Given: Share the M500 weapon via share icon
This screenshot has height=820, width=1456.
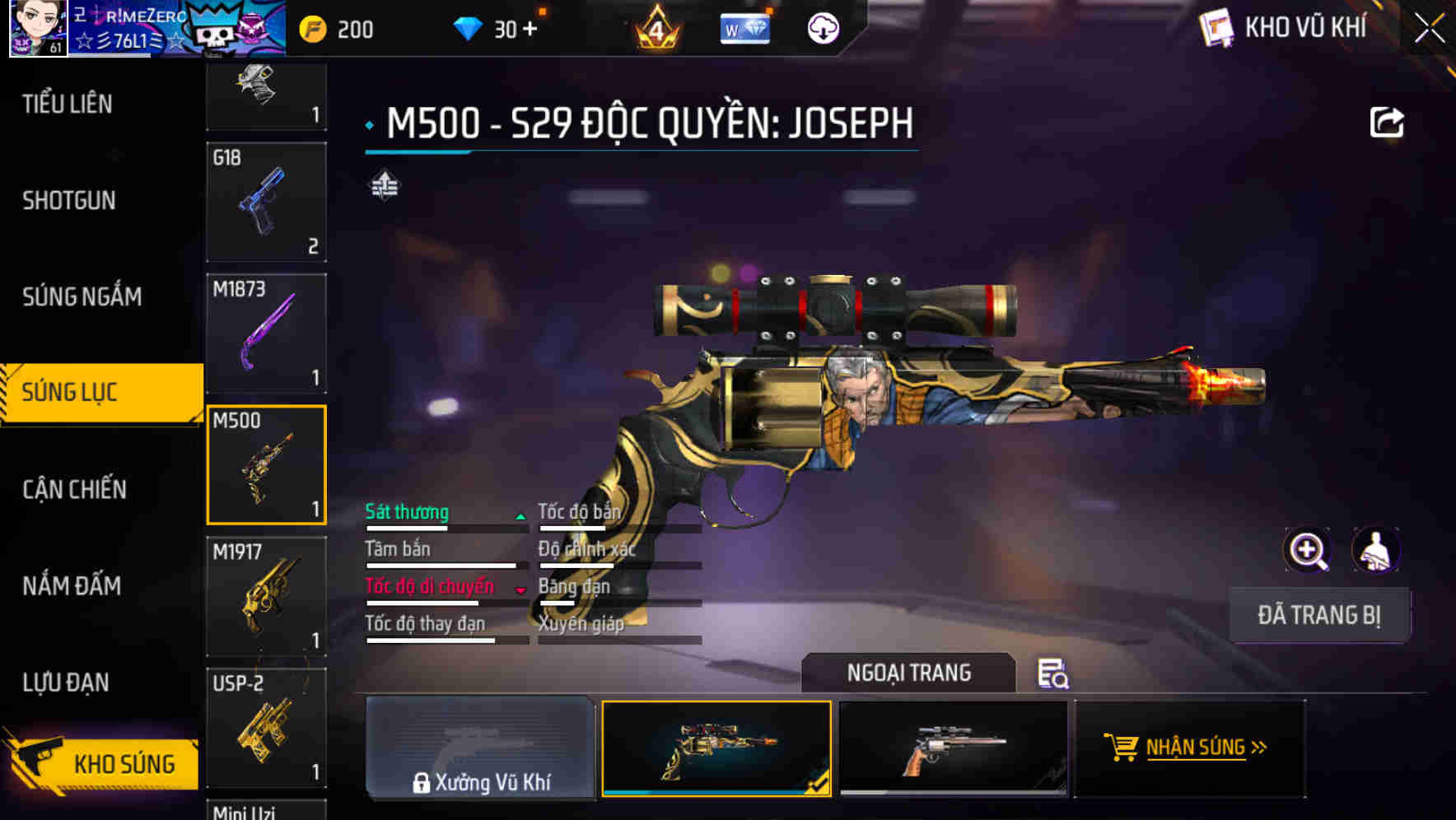Looking at the screenshot, I should (1388, 122).
